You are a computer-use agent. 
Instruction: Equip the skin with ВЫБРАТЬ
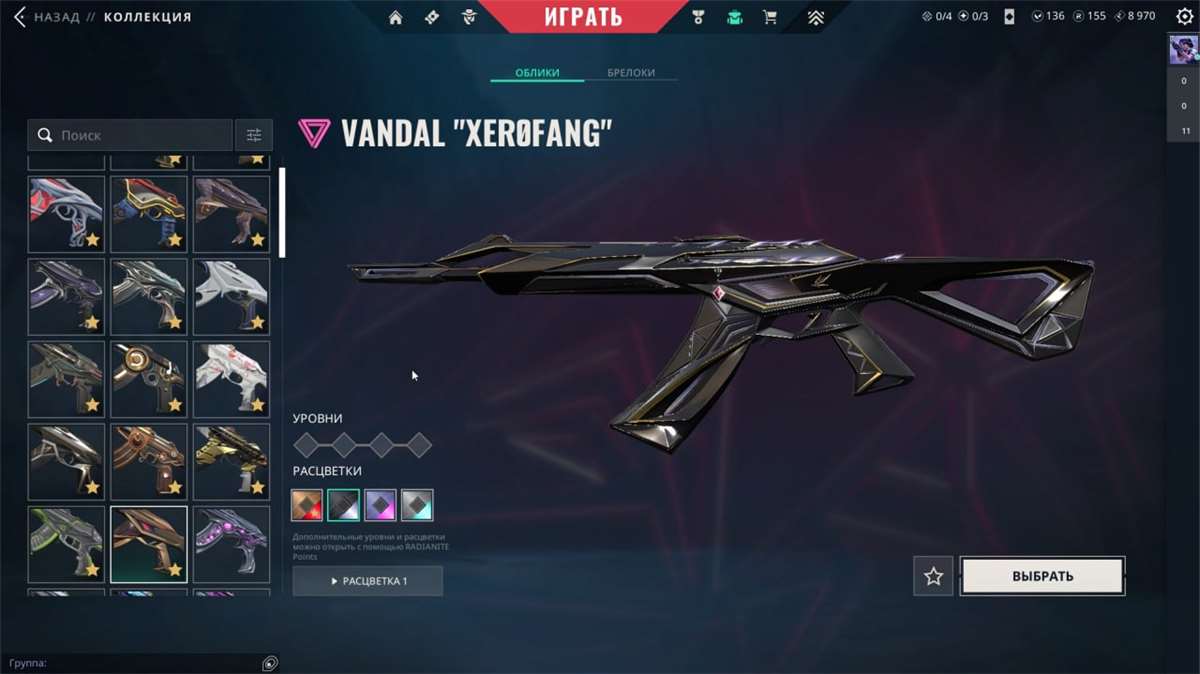pyautogui.click(x=1042, y=576)
